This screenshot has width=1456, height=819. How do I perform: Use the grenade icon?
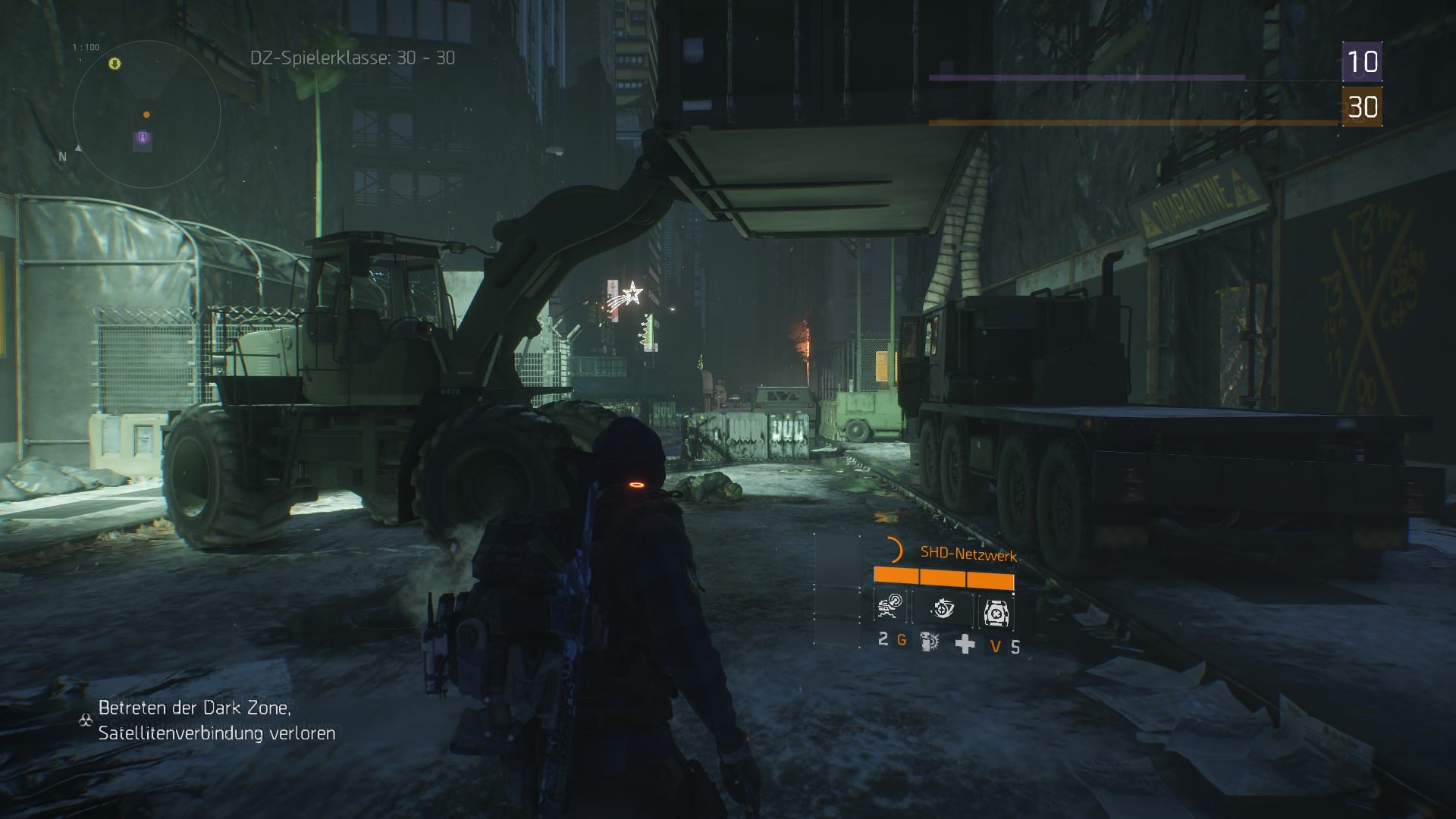coord(929,642)
